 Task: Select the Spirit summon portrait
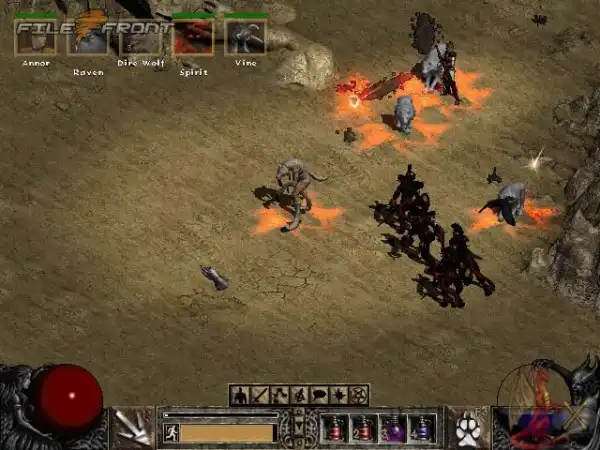pos(193,37)
